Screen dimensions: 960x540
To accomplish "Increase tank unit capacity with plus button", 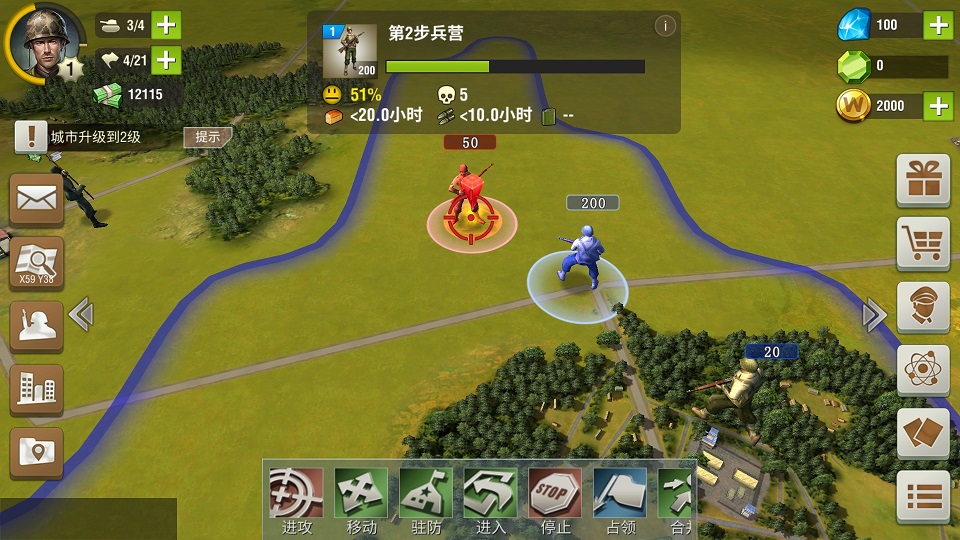I will [166, 25].
